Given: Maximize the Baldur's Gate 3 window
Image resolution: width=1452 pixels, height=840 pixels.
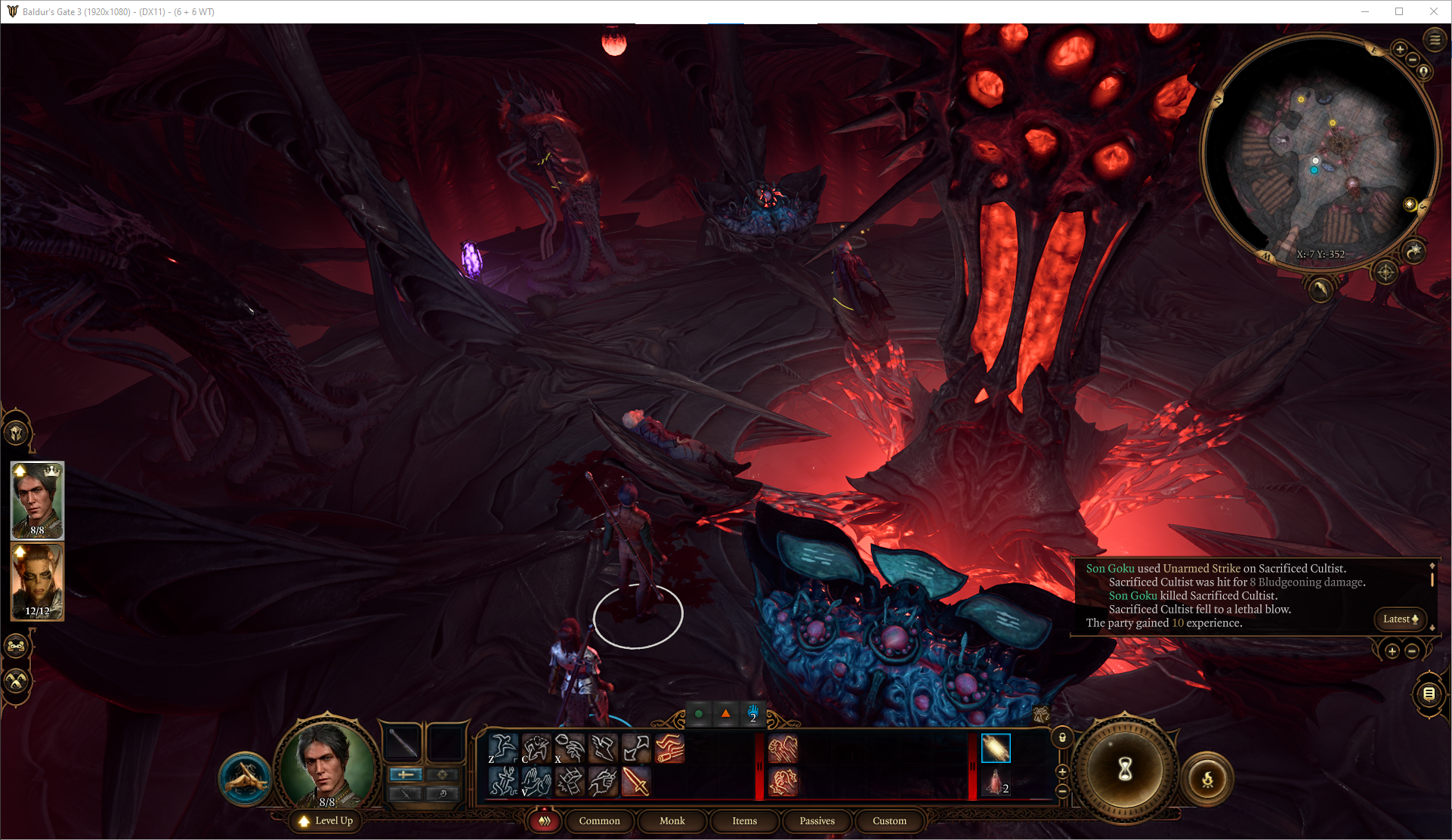Looking at the screenshot, I should (1399, 11).
